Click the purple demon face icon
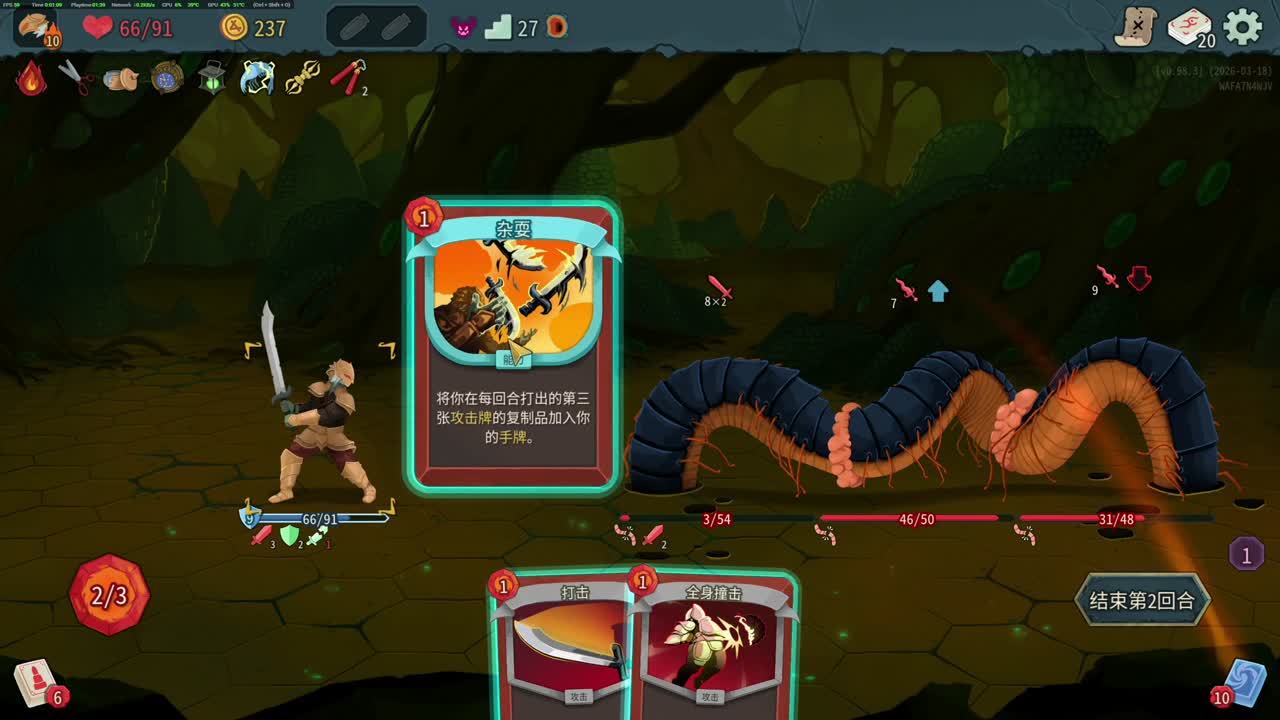The height and width of the screenshot is (720, 1280). pos(463,28)
